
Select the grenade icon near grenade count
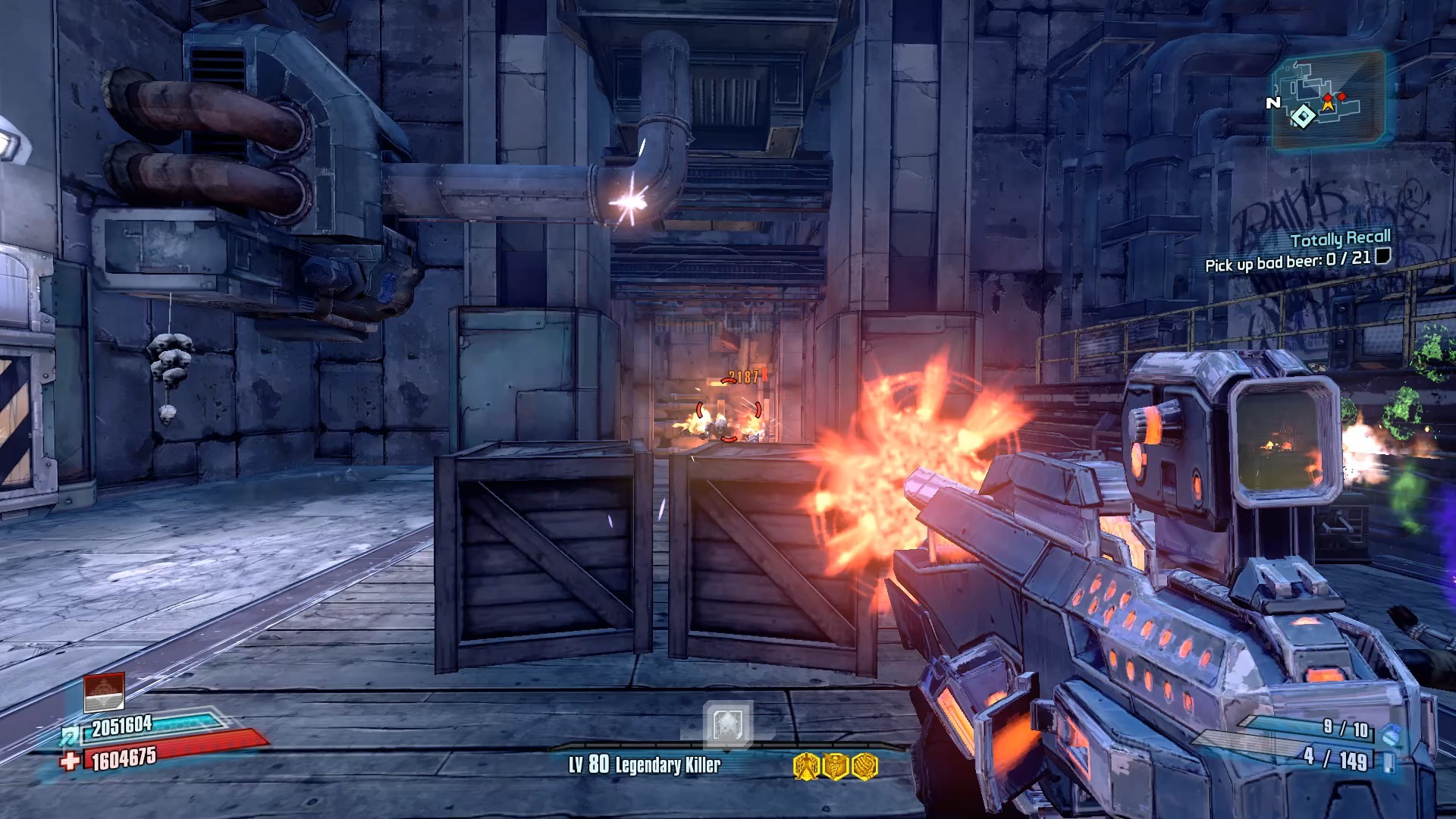pos(1392,734)
